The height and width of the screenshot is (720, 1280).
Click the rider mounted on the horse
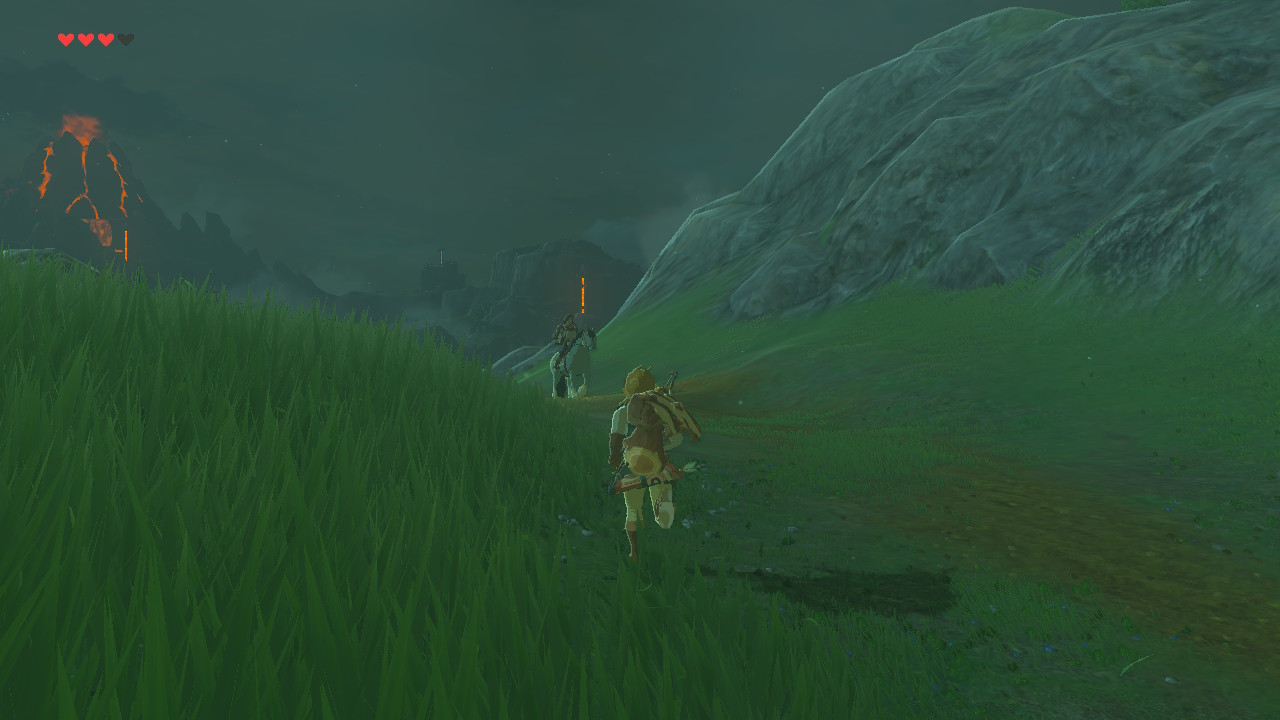(566, 325)
